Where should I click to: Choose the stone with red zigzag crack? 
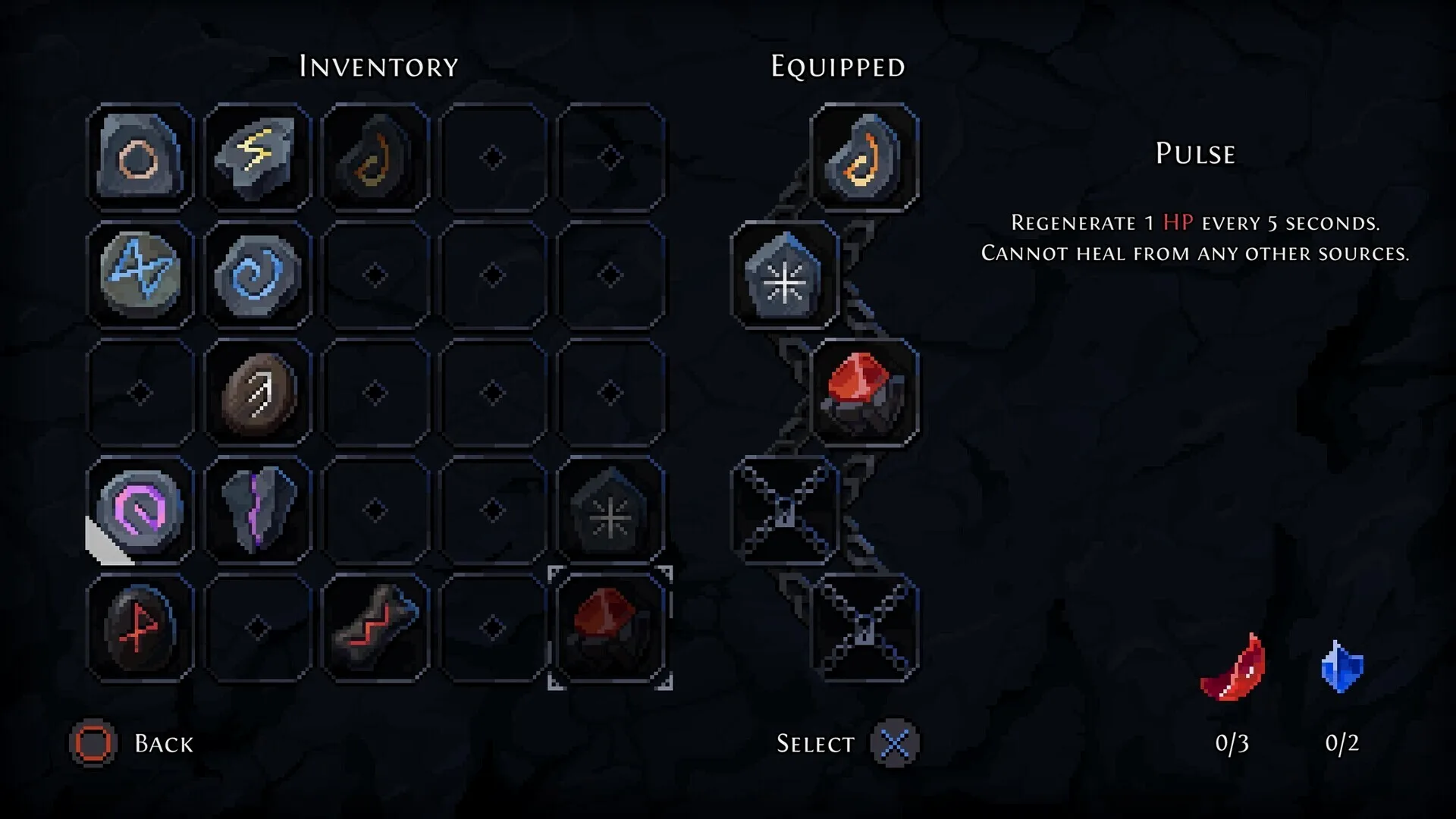point(375,628)
